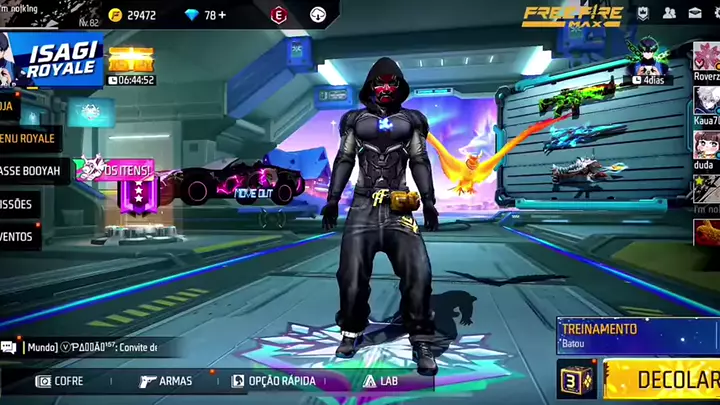Image resolution: width=720 pixels, height=405 pixels.
Task: Open the Passe Booyah side entry
Action: tap(29, 171)
